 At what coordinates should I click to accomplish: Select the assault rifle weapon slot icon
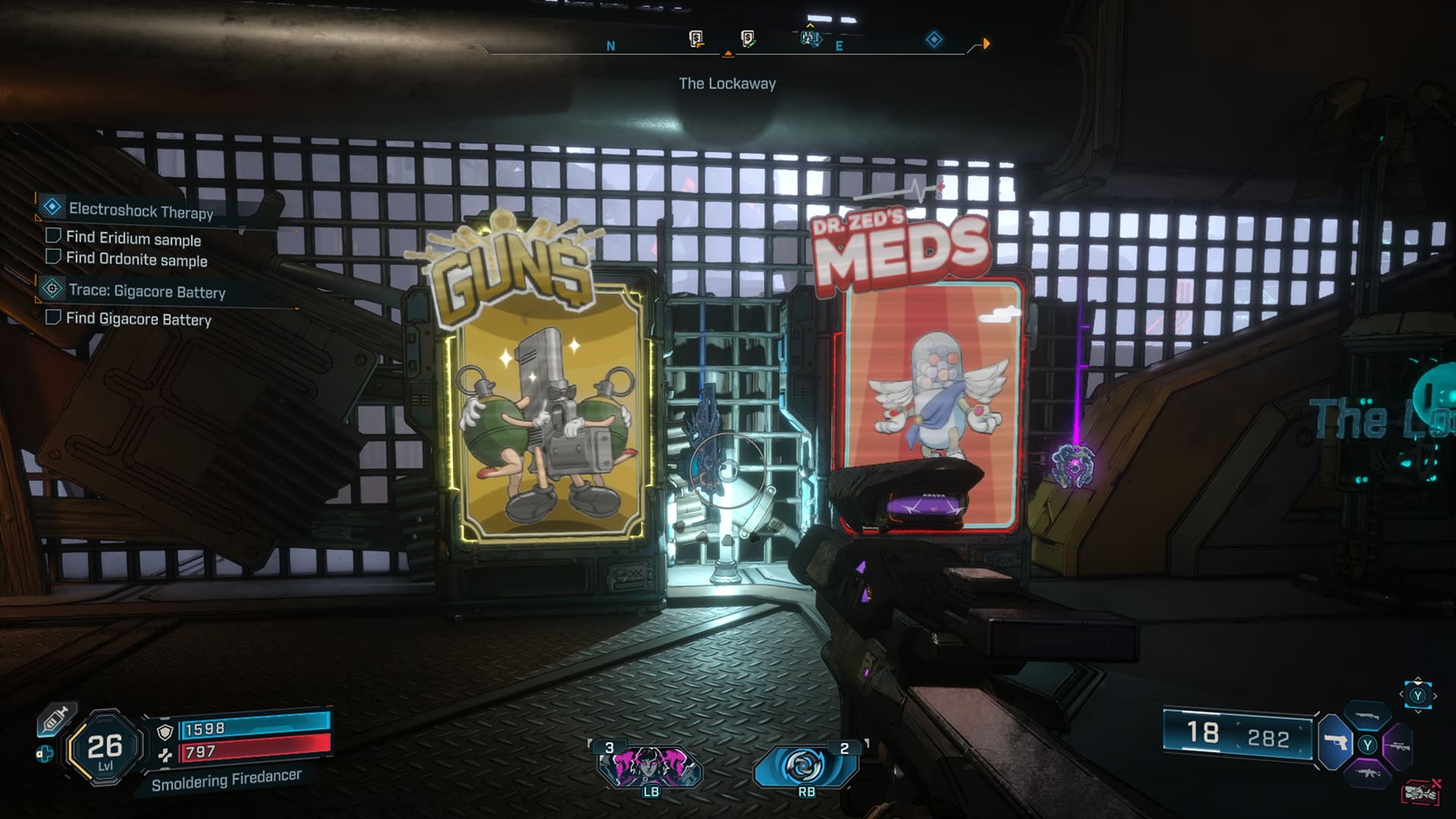[1369, 774]
